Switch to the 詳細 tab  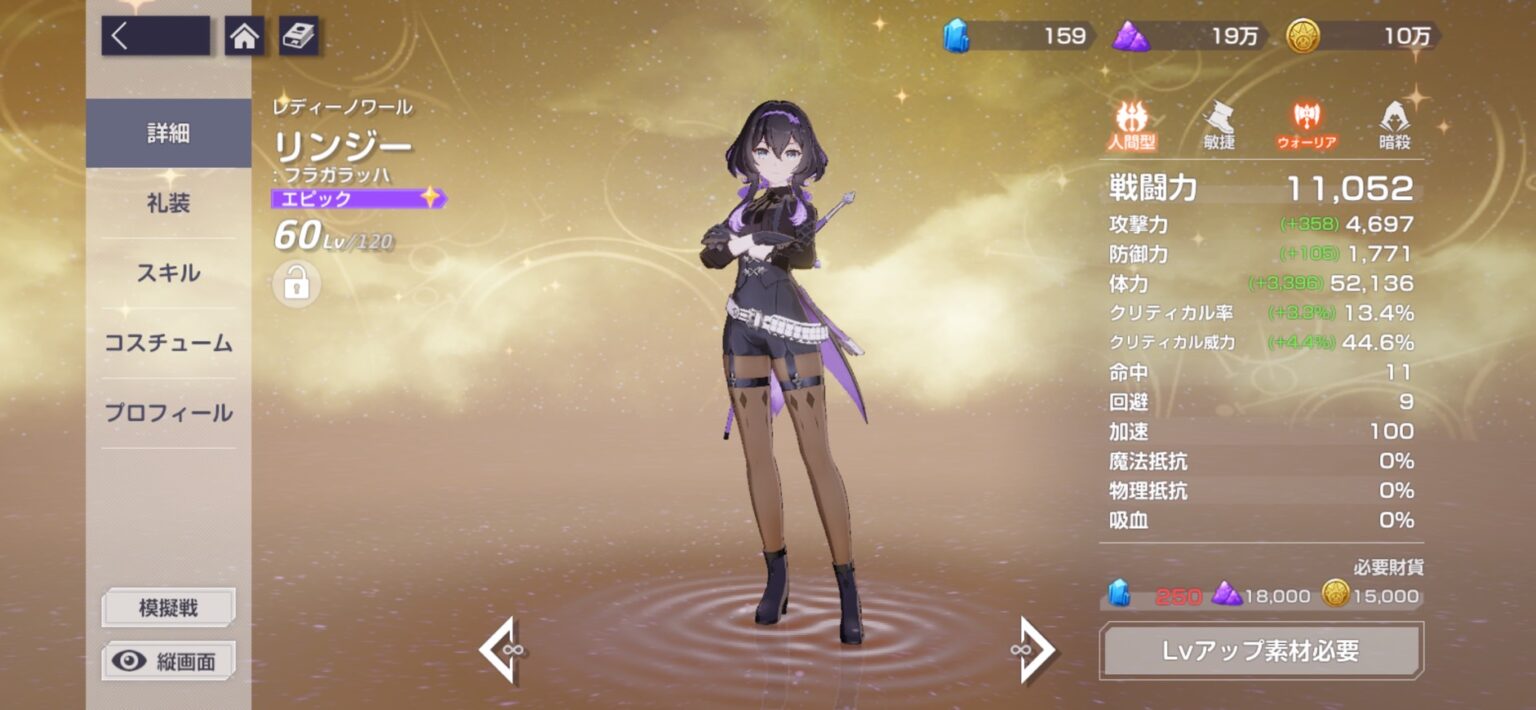click(x=168, y=133)
